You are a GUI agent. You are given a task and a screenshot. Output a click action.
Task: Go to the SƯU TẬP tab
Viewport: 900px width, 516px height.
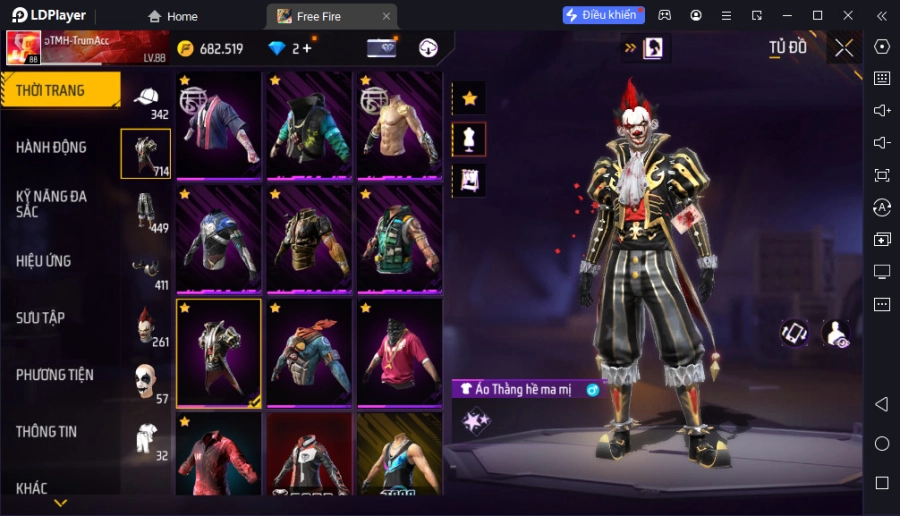[x=41, y=318]
